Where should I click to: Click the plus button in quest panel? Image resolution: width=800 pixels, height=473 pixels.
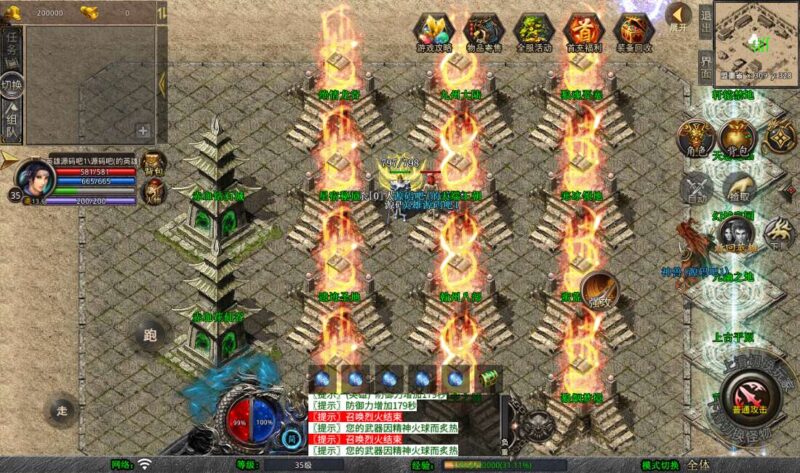pos(143,130)
